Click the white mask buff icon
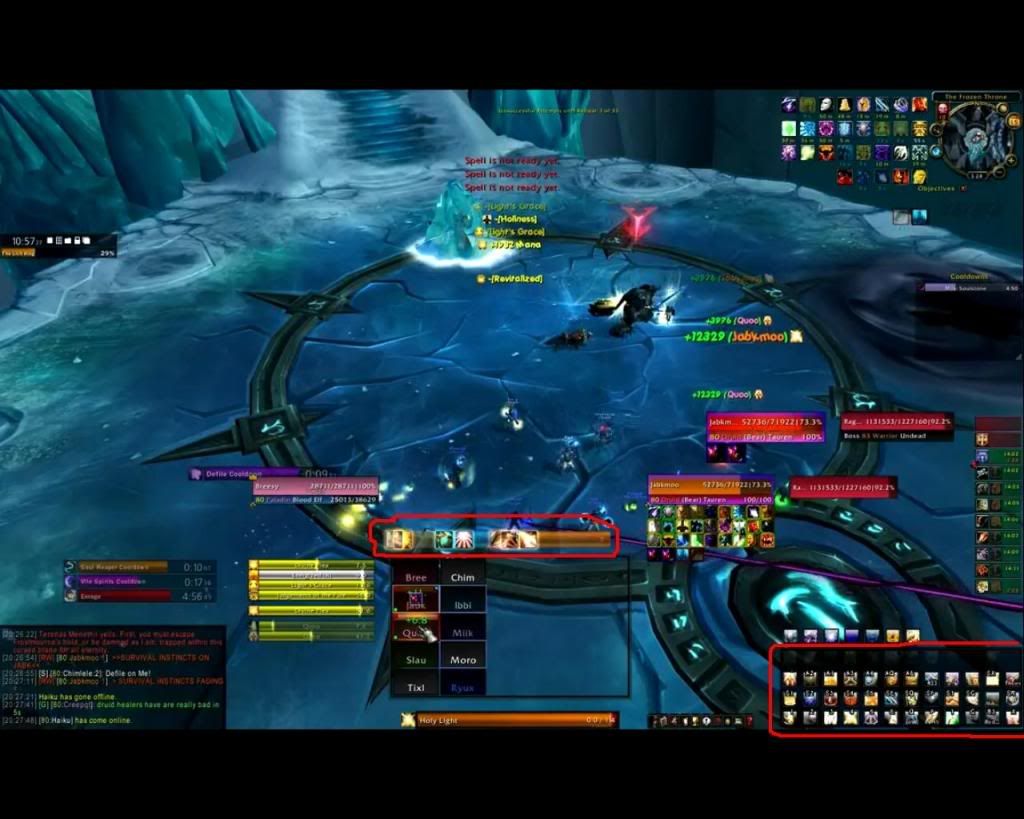Image resolution: width=1024 pixels, height=819 pixels. tap(826, 105)
